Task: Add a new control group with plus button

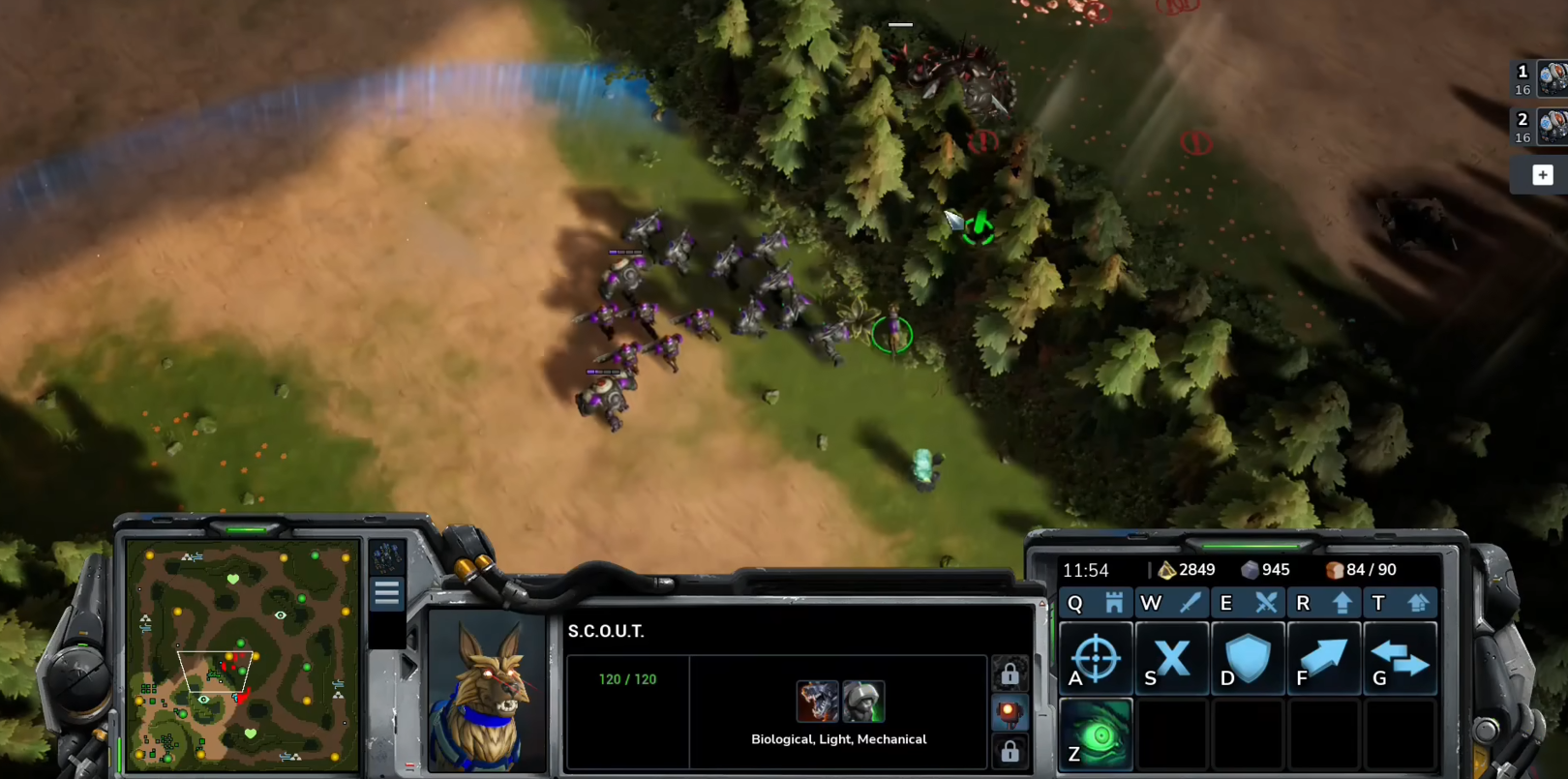Action: point(1542,175)
